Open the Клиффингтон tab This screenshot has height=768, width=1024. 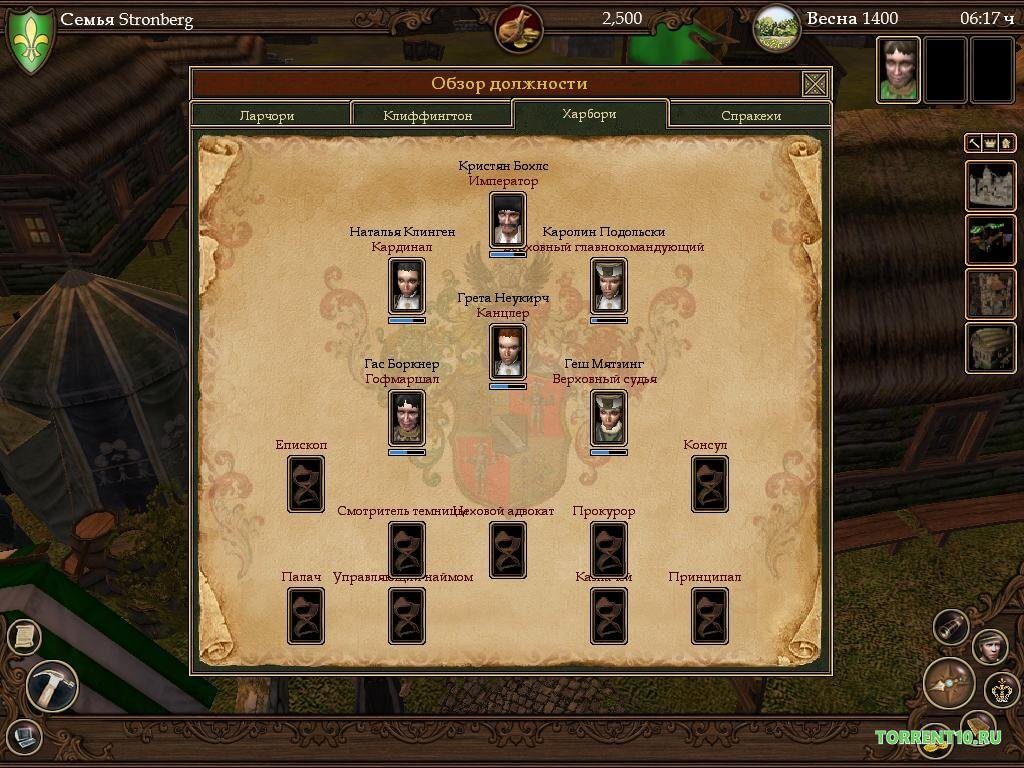click(x=428, y=115)
